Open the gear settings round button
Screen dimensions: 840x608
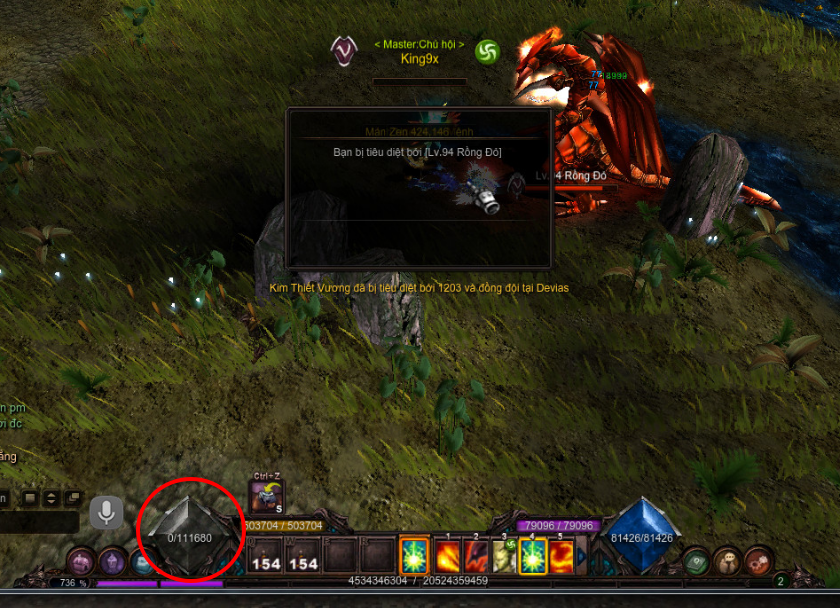point(759,560)
